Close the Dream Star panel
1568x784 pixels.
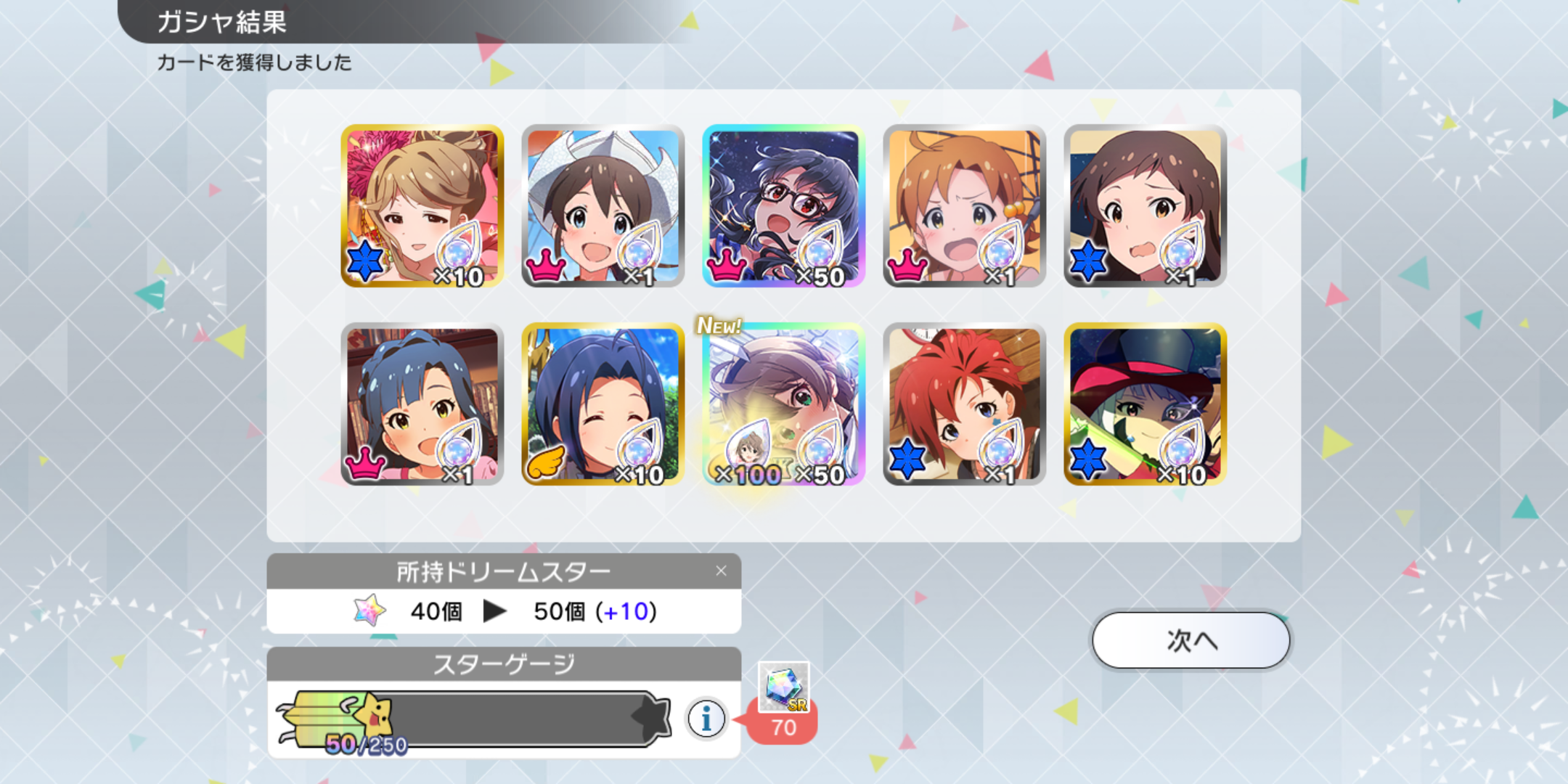[721, 571]
